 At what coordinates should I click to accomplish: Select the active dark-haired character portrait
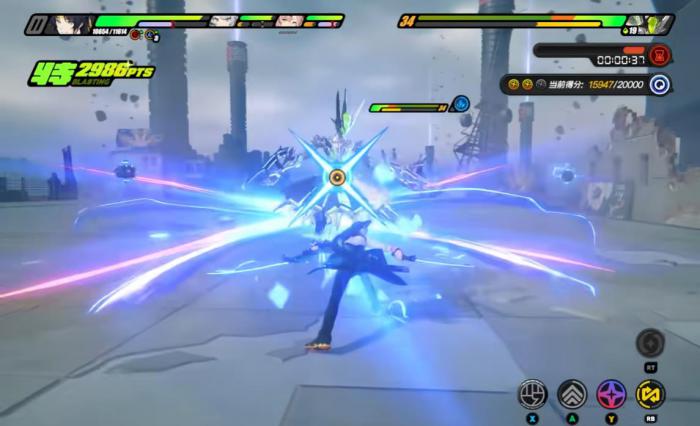(72, 23)
